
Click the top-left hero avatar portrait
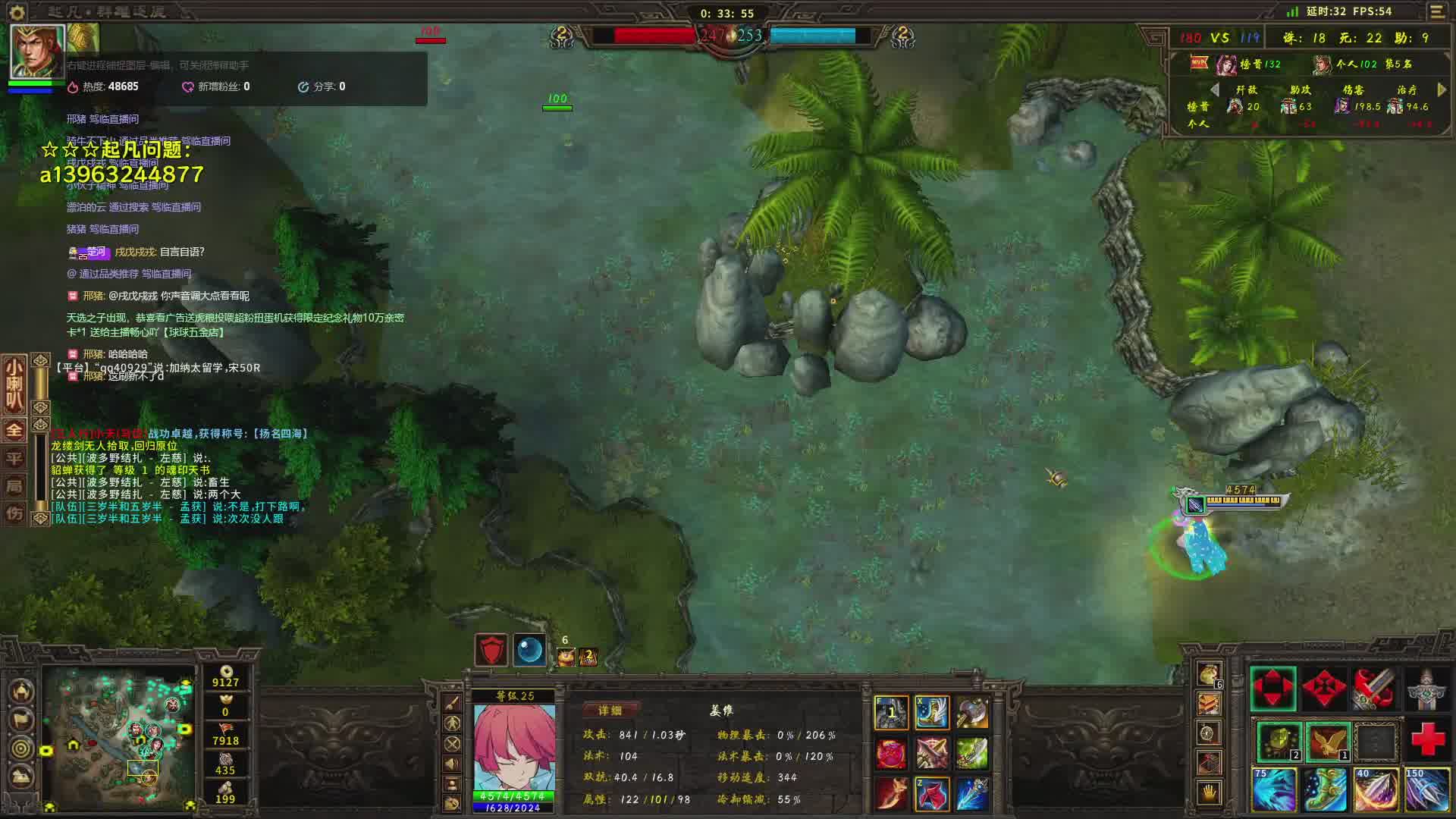pyautogui.click(x=36, y=52)
